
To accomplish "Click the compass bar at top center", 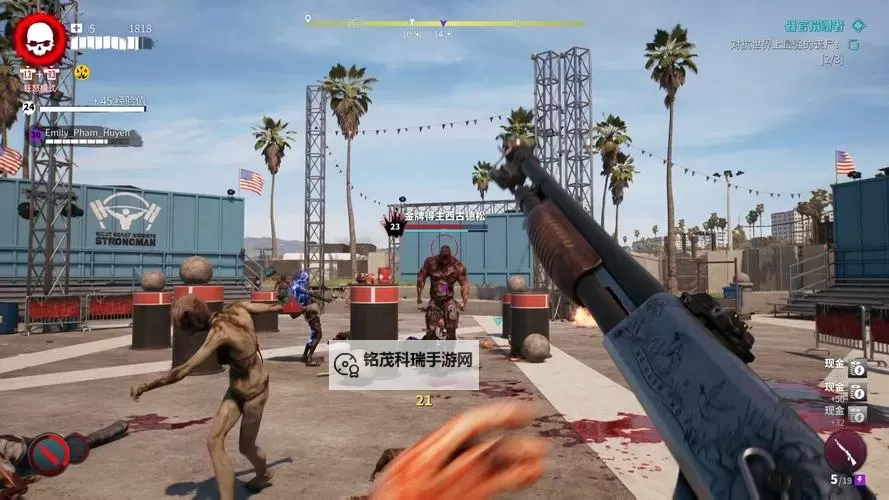I will click(444, 22).
